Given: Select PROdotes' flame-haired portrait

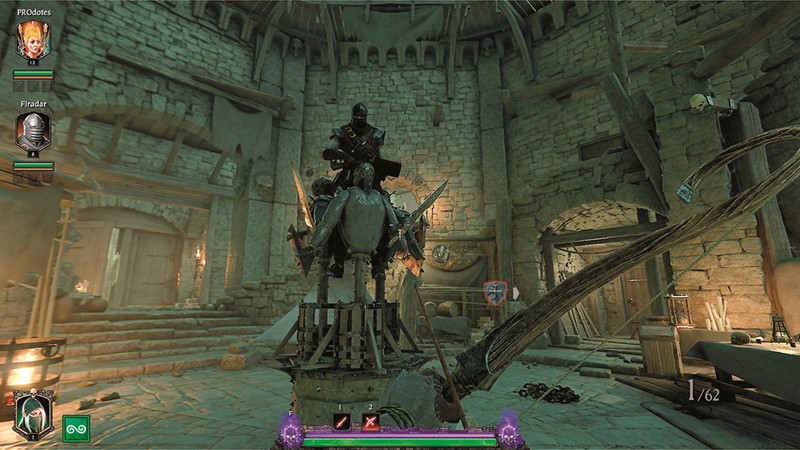Looking at the screenshot, I should click(33, 40).
